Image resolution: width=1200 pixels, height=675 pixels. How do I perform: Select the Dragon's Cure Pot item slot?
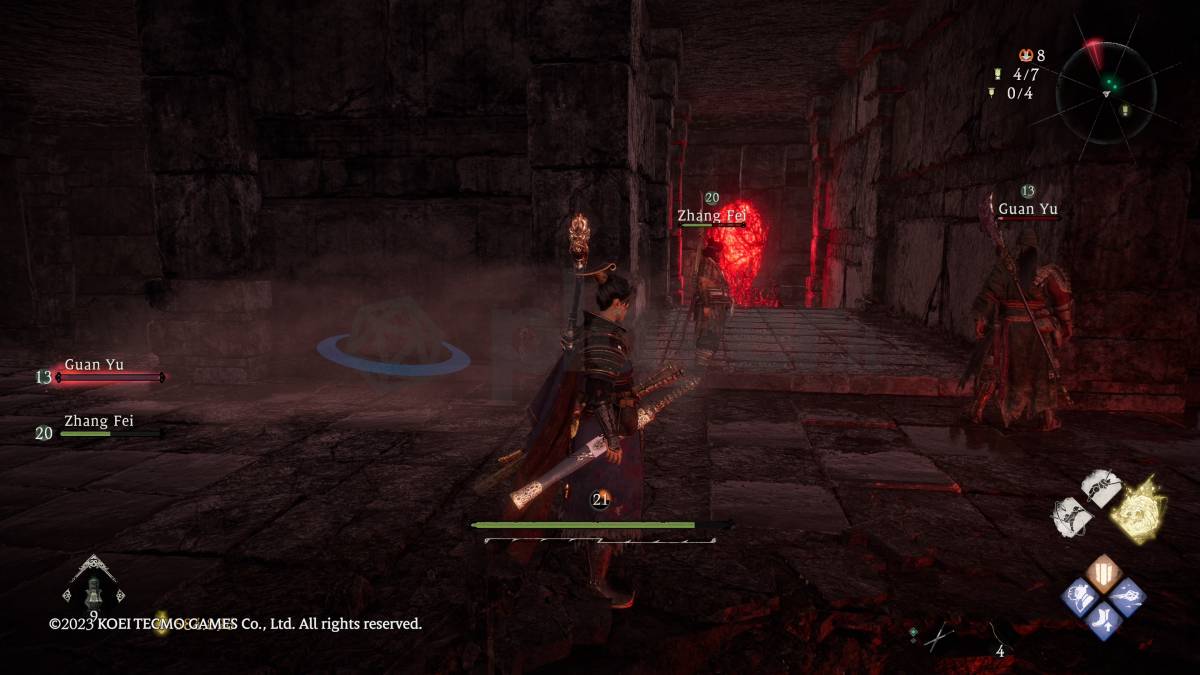94,588
